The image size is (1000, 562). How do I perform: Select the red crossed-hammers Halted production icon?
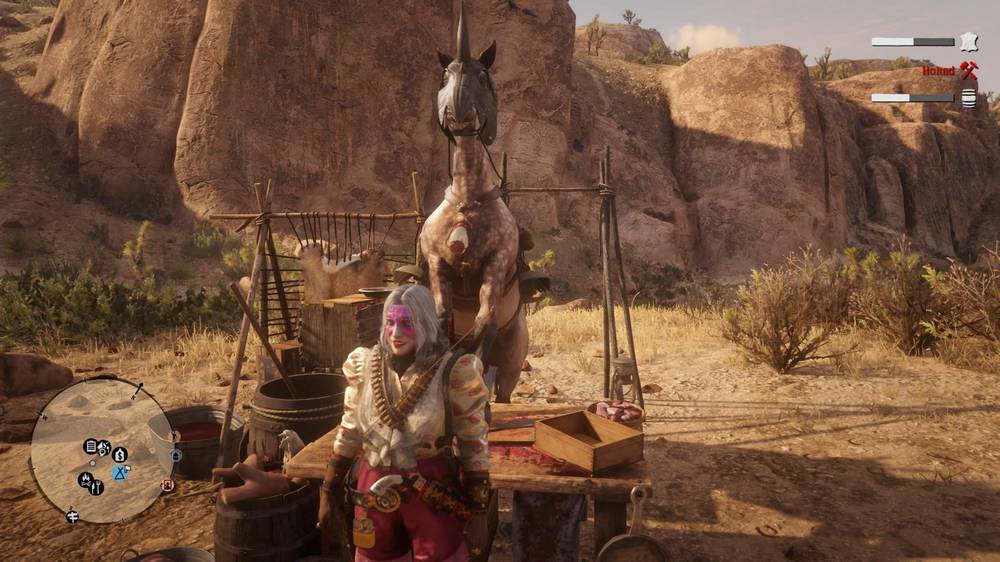[x=968, y=70]
